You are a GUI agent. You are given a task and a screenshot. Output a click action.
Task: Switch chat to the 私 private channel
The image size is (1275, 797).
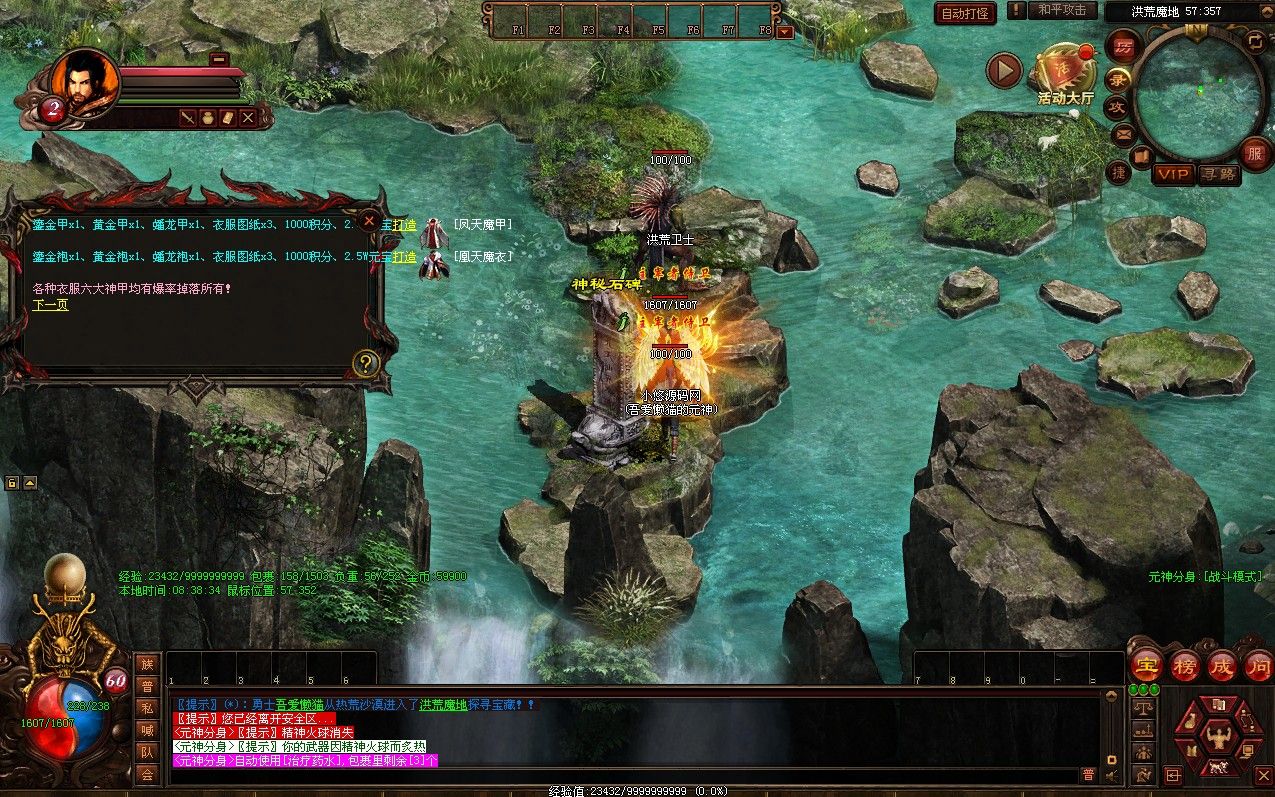tap(147, 708)
